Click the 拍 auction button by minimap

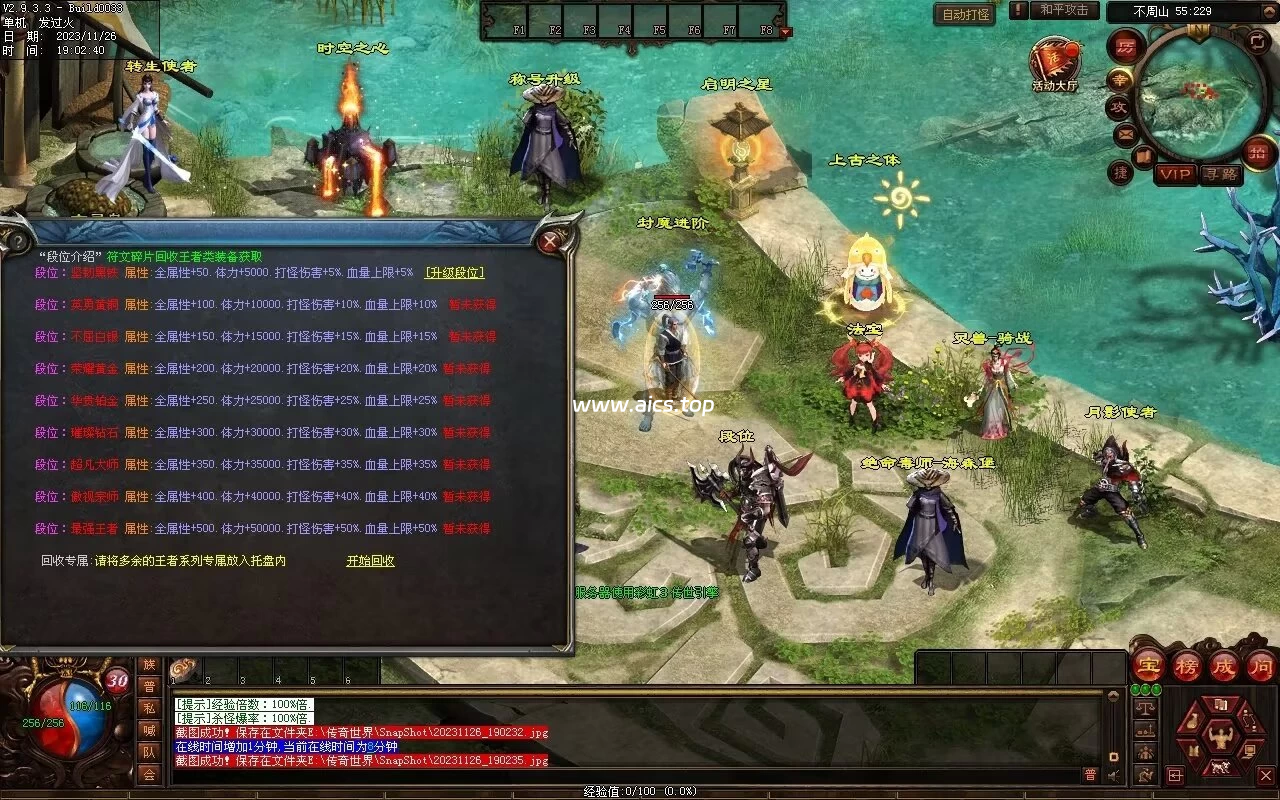(1257, 152)
